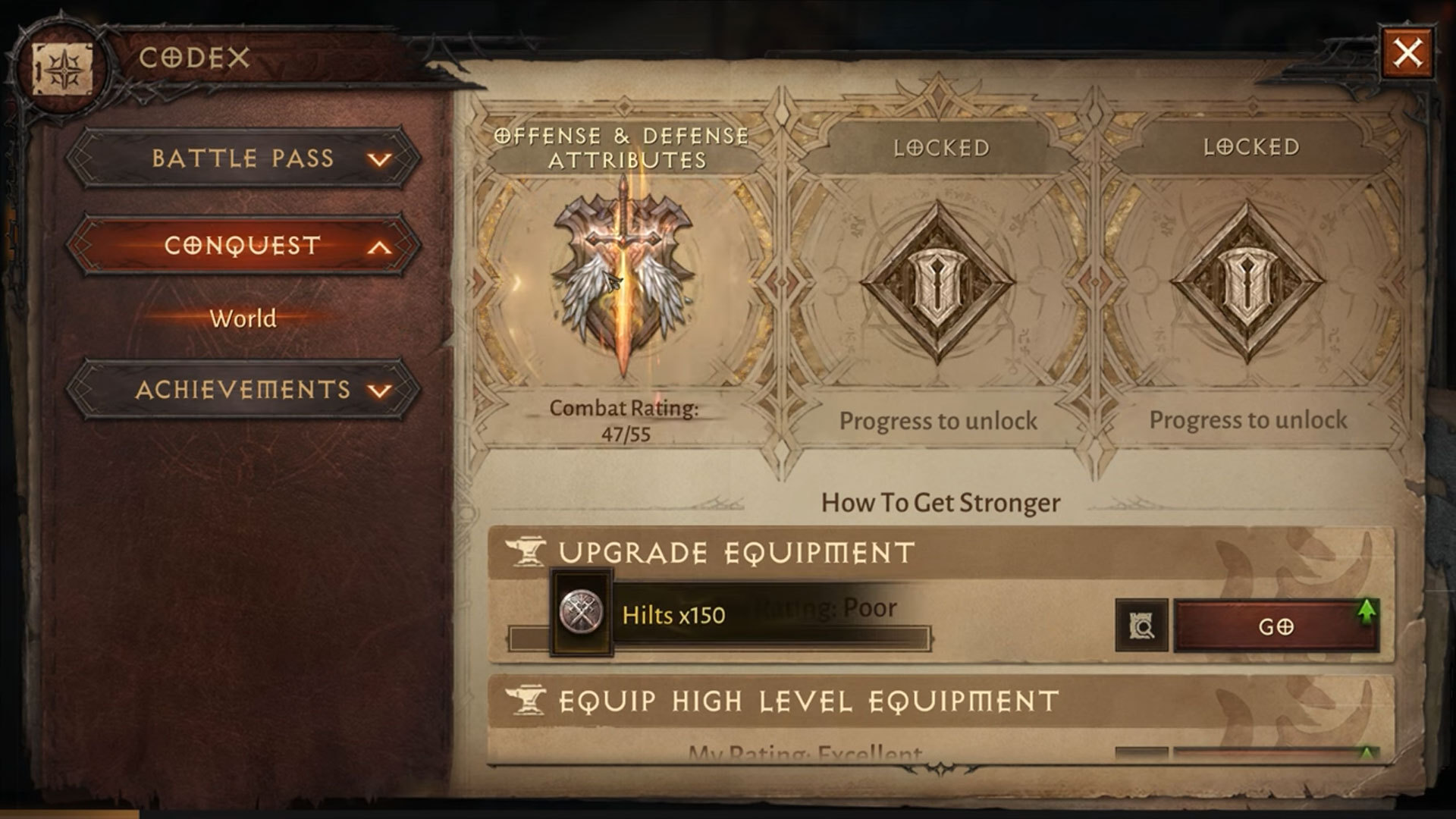Image resolution: width=1456 pixels, height=819 pixels.
Task: Expand the Achievements section
Action: tap(243, 390)
